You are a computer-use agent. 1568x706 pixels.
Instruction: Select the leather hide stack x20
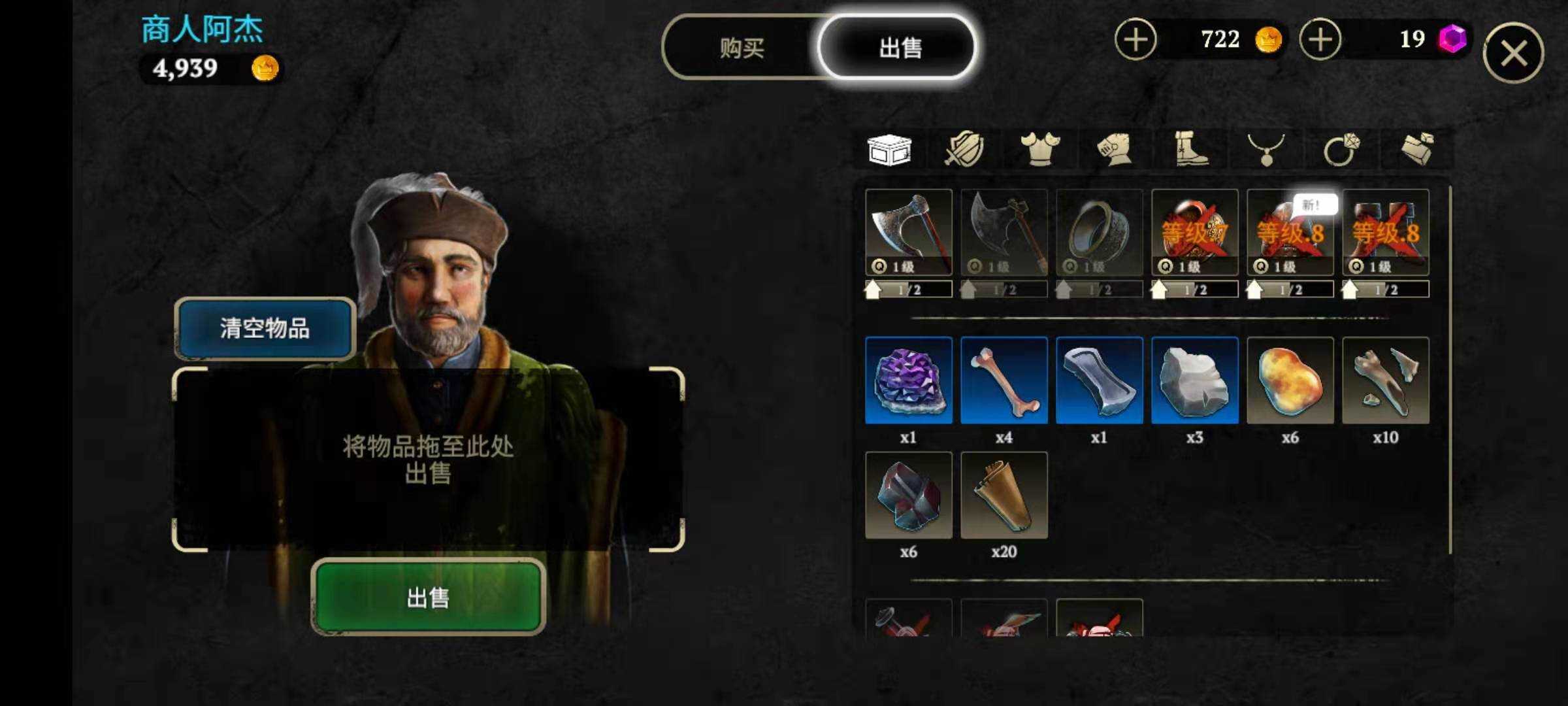pos(1004,495)
